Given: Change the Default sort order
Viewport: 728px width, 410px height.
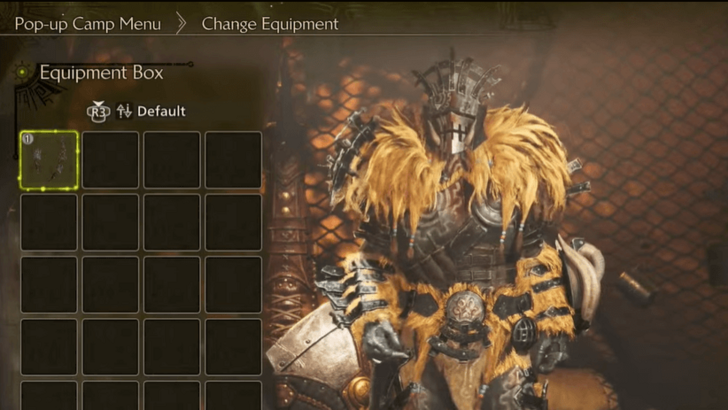Looking at the screenshot, I should coord(150,111).
